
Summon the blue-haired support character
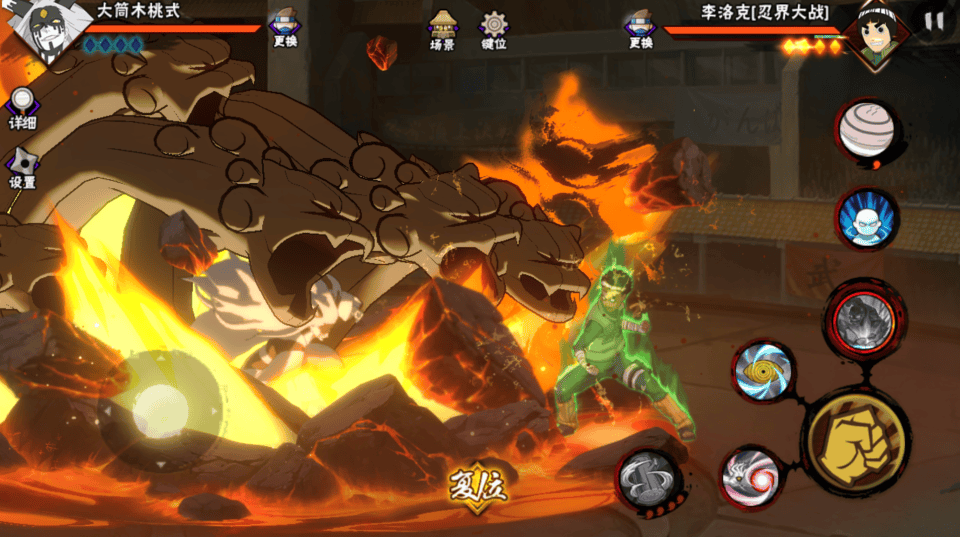[x=866, y=219]
